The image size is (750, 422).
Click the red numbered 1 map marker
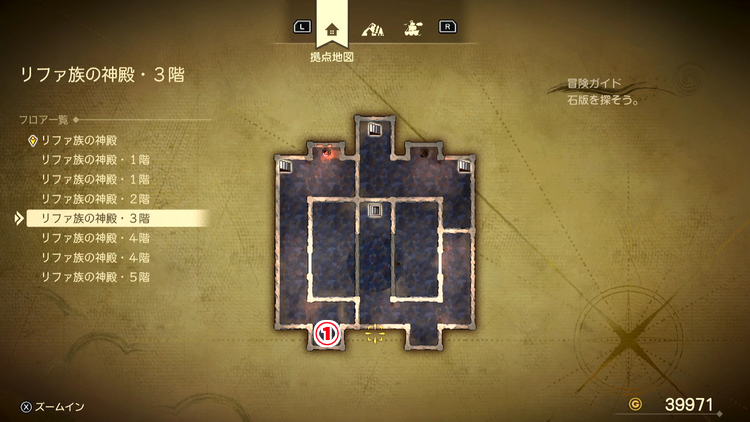click(x=326, y=334)
